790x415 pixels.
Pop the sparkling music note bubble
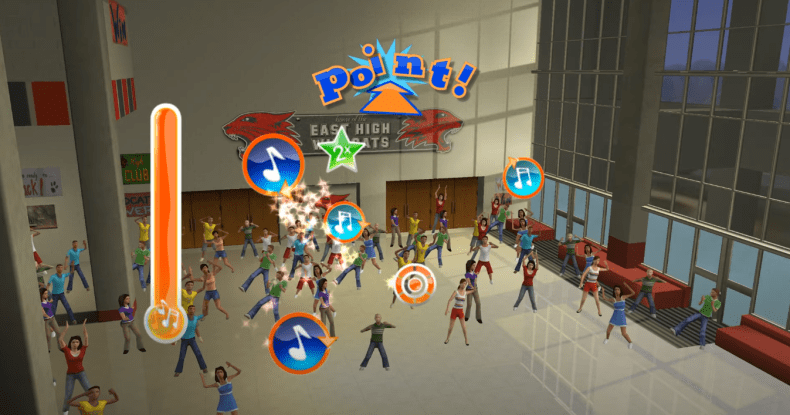point(344,221)
